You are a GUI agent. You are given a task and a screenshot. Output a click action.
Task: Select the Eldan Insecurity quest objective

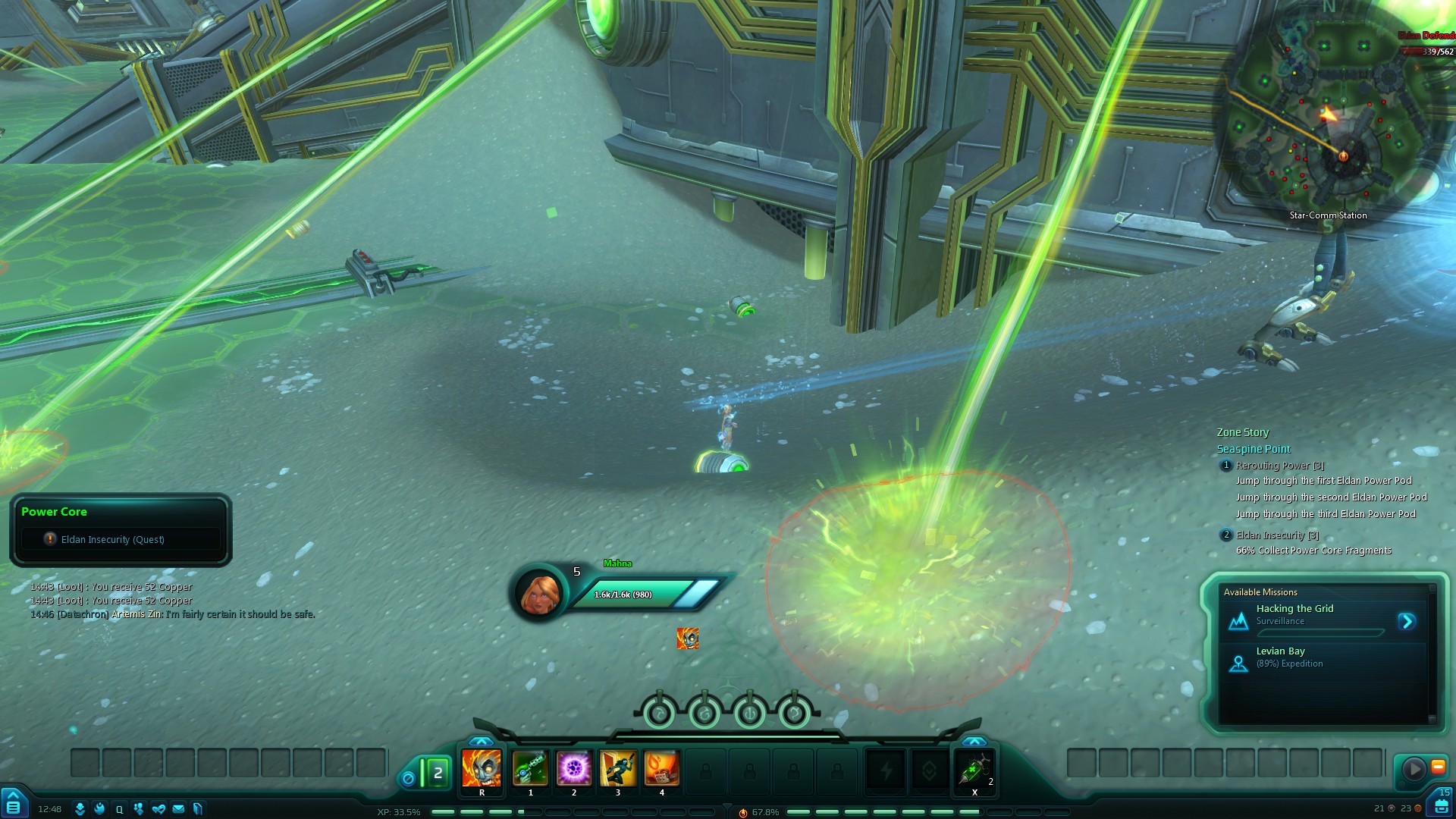[1277, 535]
